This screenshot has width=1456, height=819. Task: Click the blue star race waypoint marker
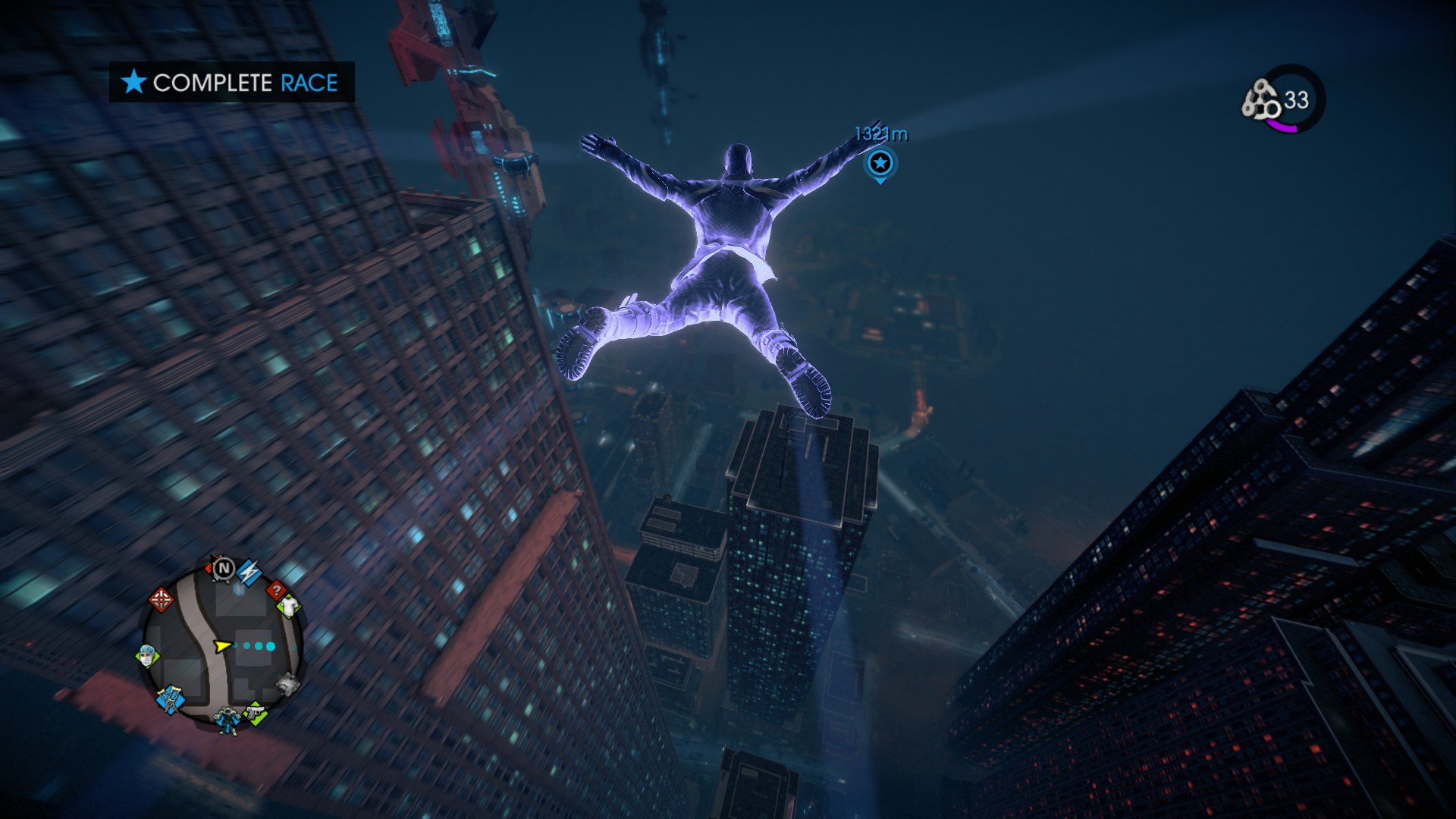880,163
